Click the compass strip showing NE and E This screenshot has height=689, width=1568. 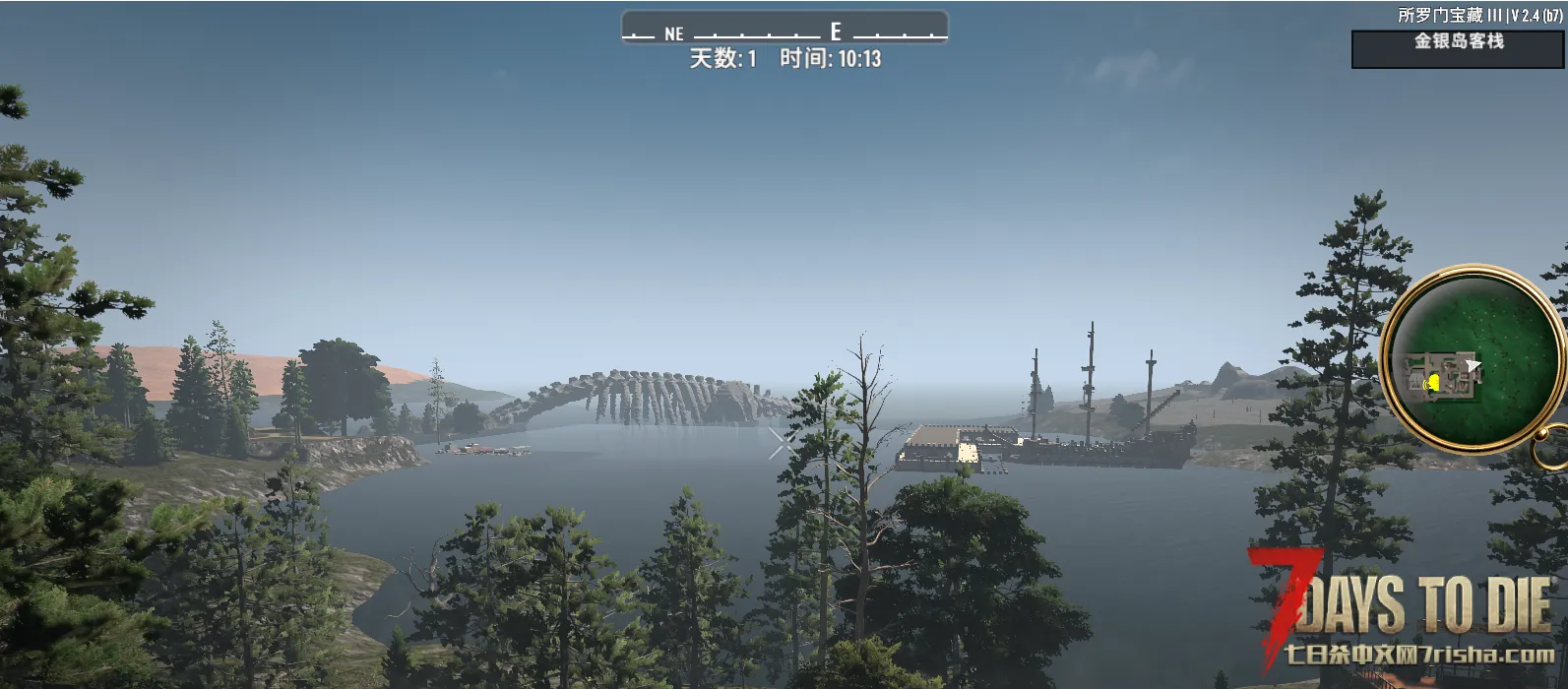[x=784, y=30]
